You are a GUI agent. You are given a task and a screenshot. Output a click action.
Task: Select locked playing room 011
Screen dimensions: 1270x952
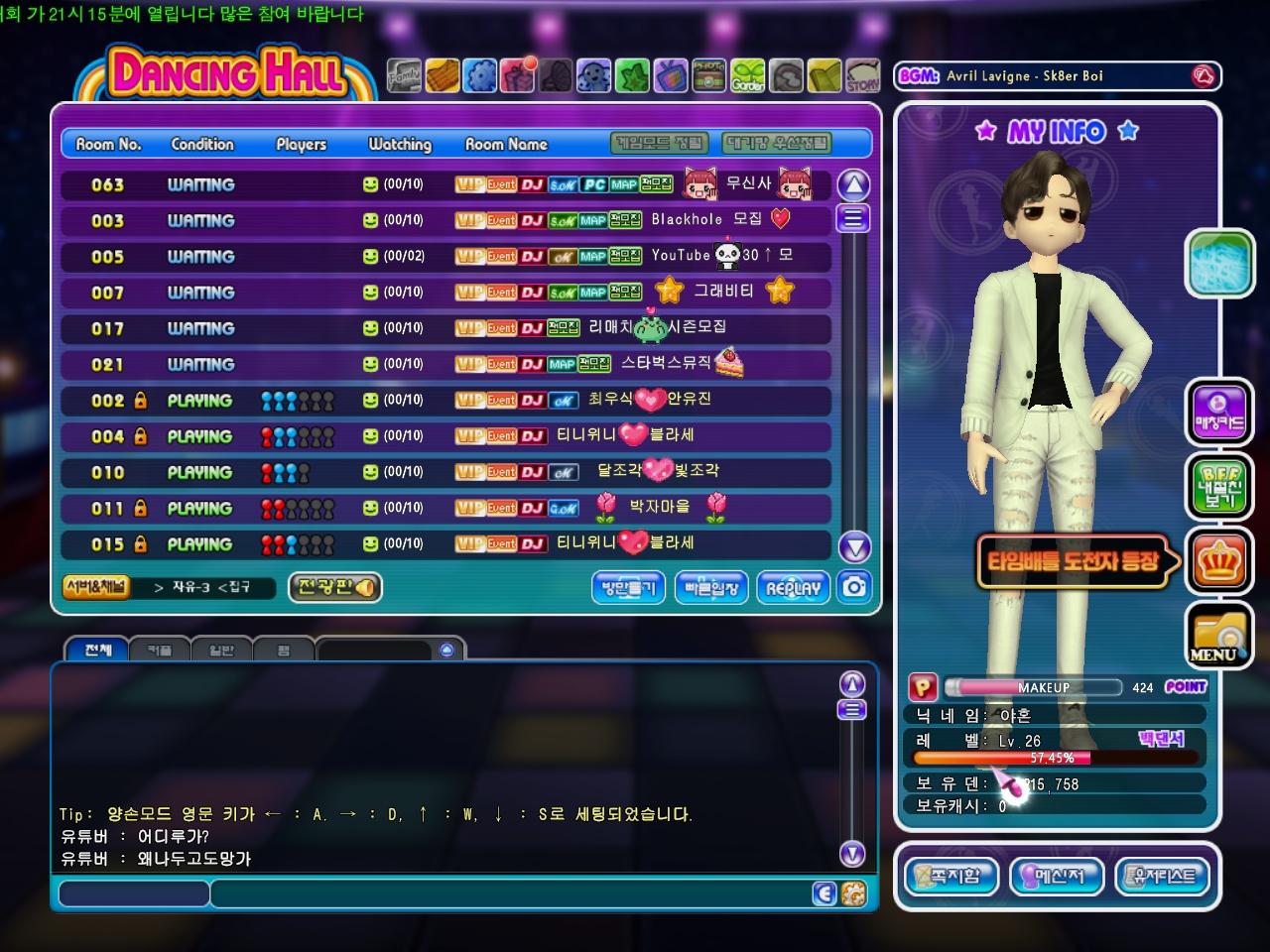tap(445, 509)
